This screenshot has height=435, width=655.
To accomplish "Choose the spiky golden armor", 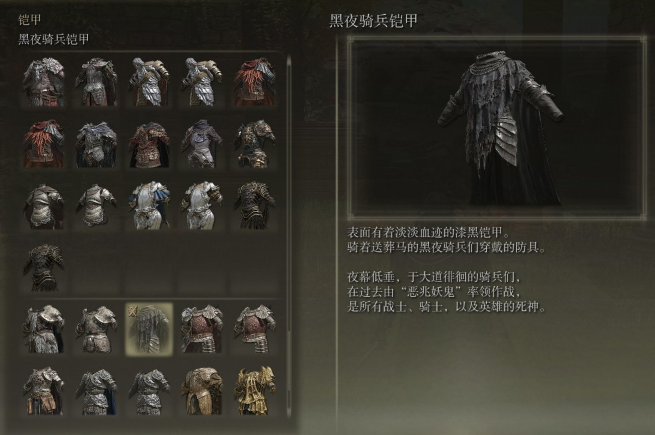I will click(x=254, y=390).
